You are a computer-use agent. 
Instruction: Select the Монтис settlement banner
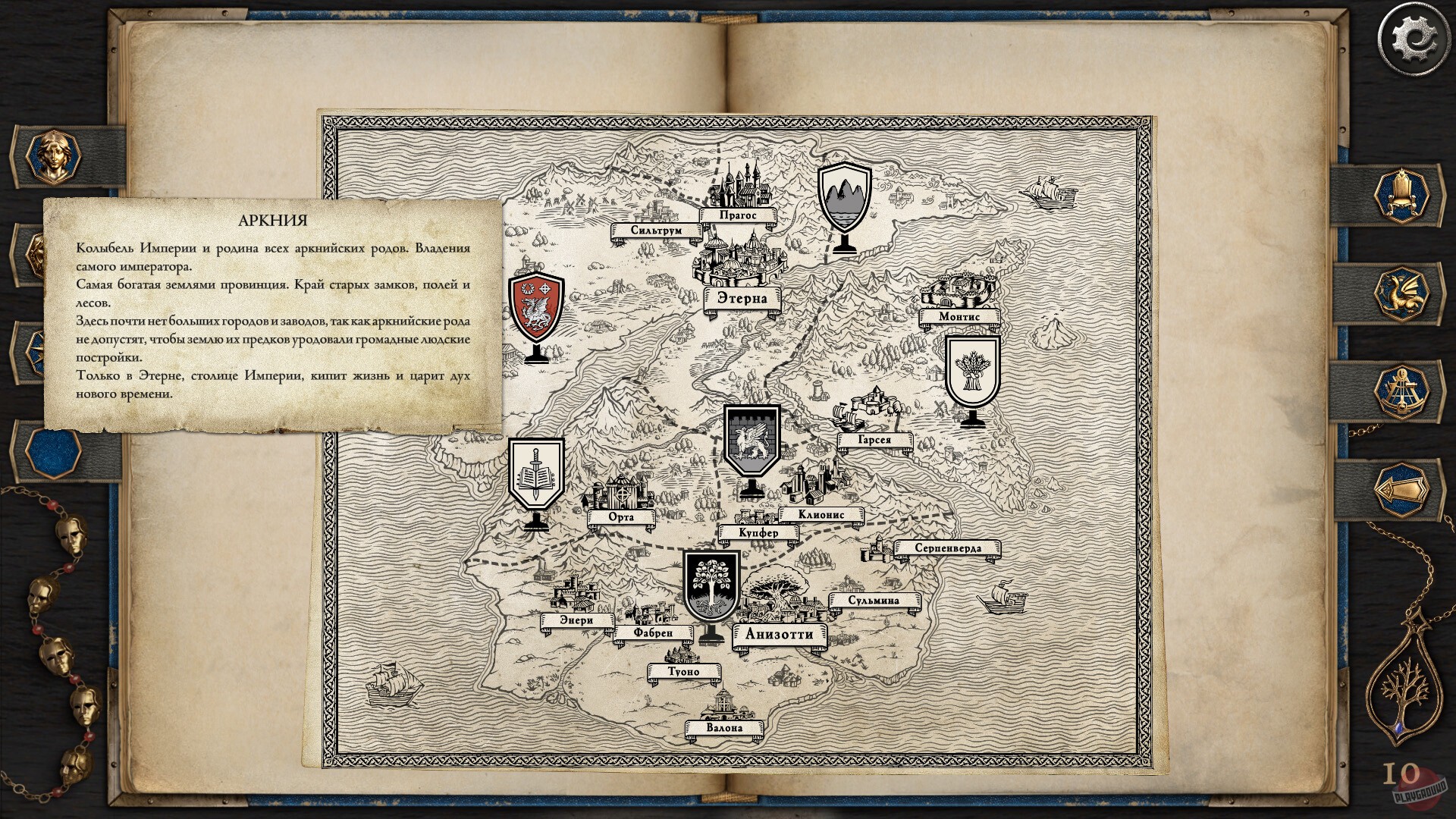click(x=959, y=318)
